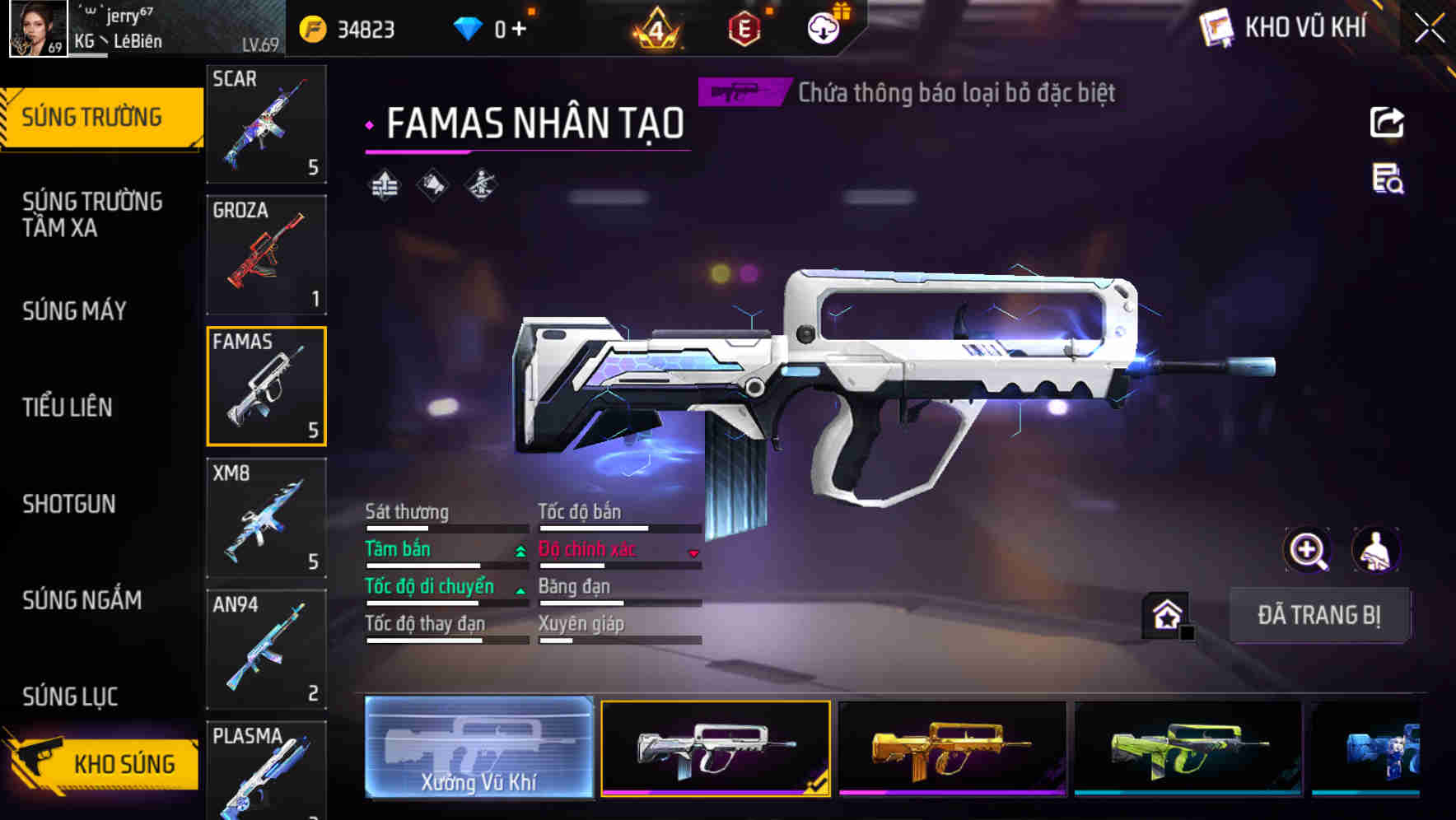
Task: Open the Xưởng Vũ Khí workshop
Action: (478, 748)
